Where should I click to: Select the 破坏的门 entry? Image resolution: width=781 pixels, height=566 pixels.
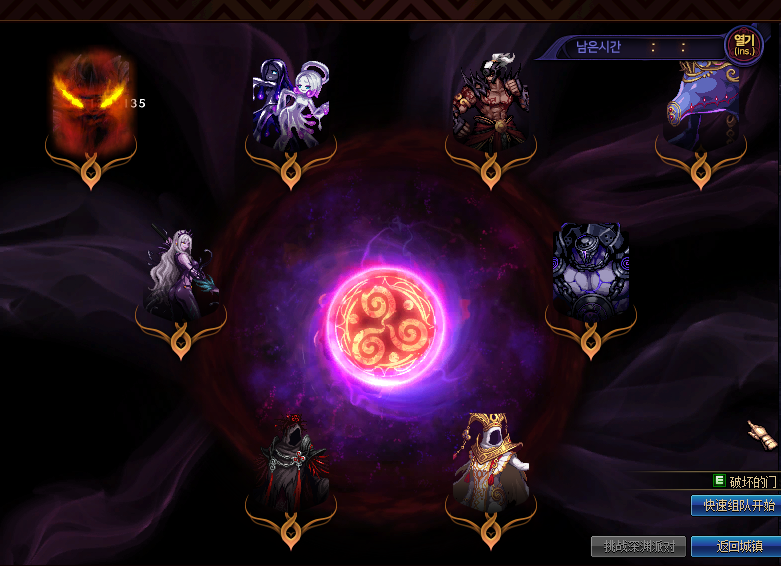tap(744, 481)
